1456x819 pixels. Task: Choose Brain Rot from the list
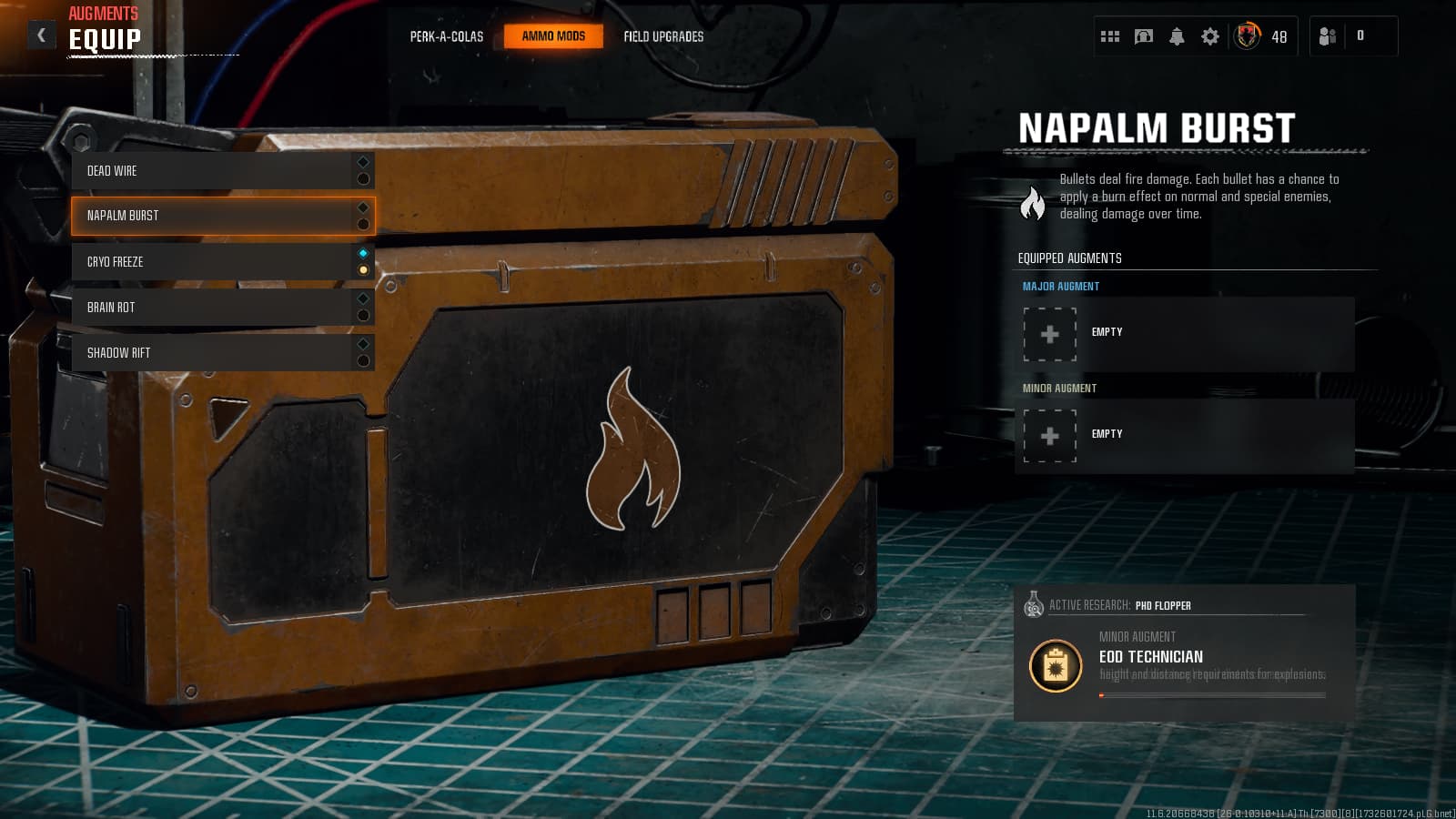click(214, 308)
